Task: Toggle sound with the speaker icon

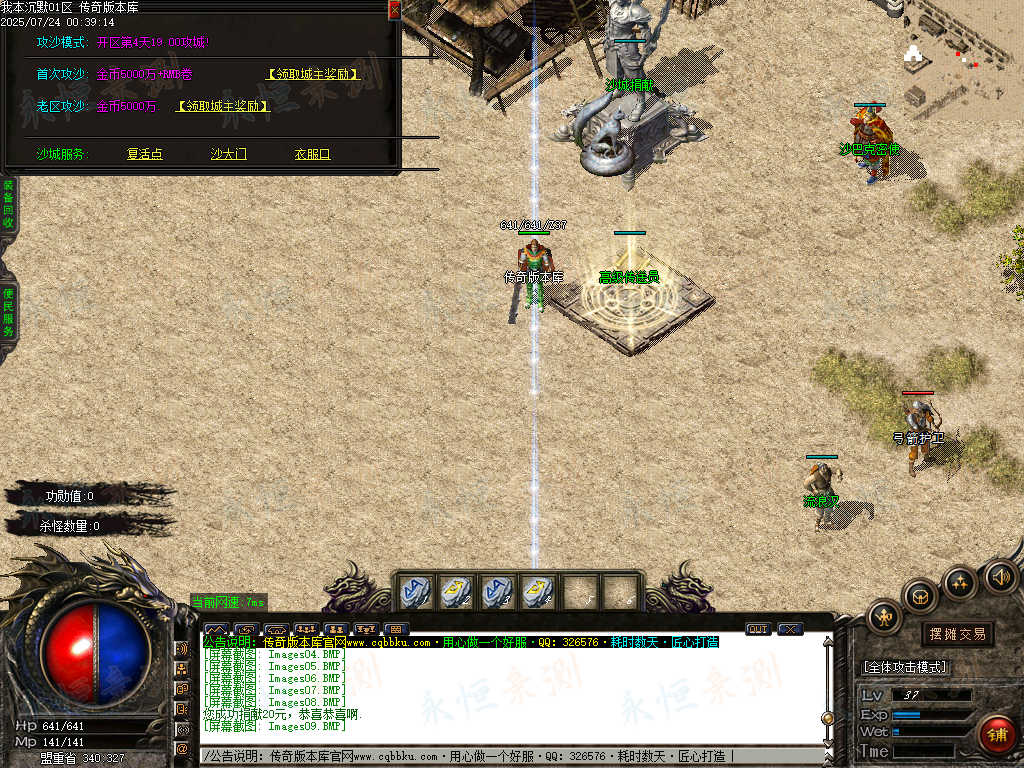Action: point(999,576)
